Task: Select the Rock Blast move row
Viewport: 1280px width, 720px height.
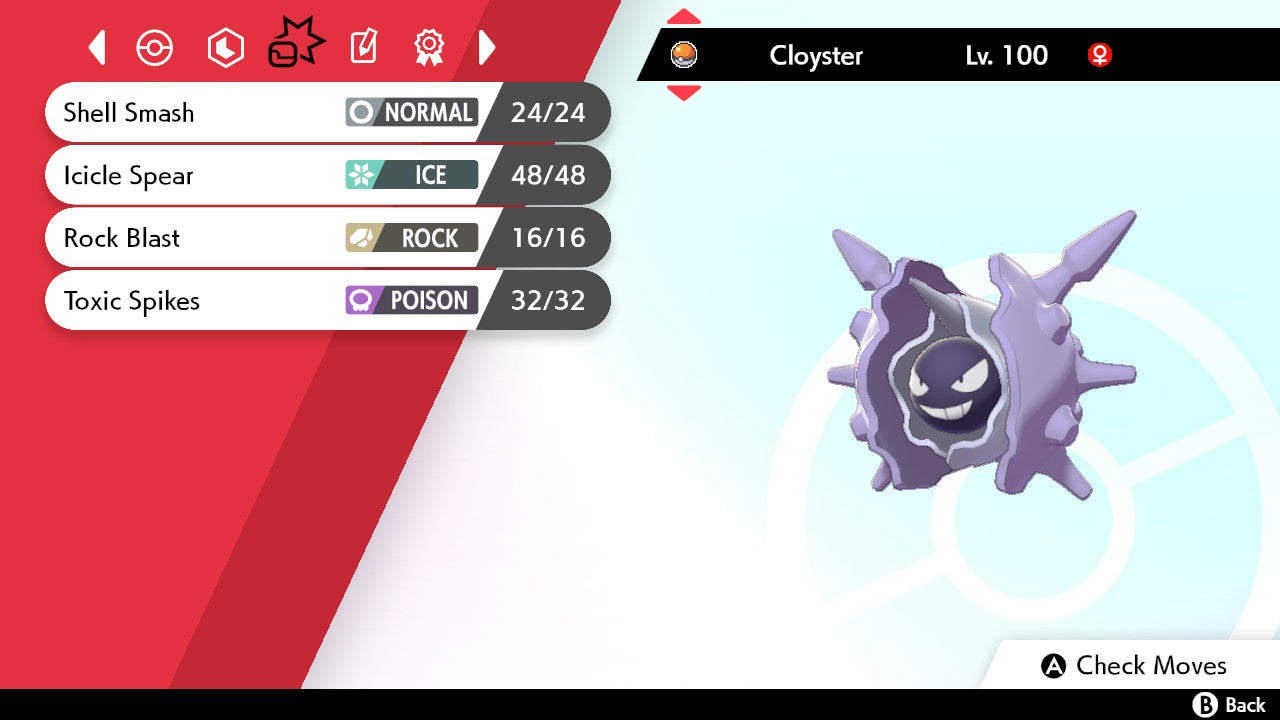Action: click(x=326, y=238)
